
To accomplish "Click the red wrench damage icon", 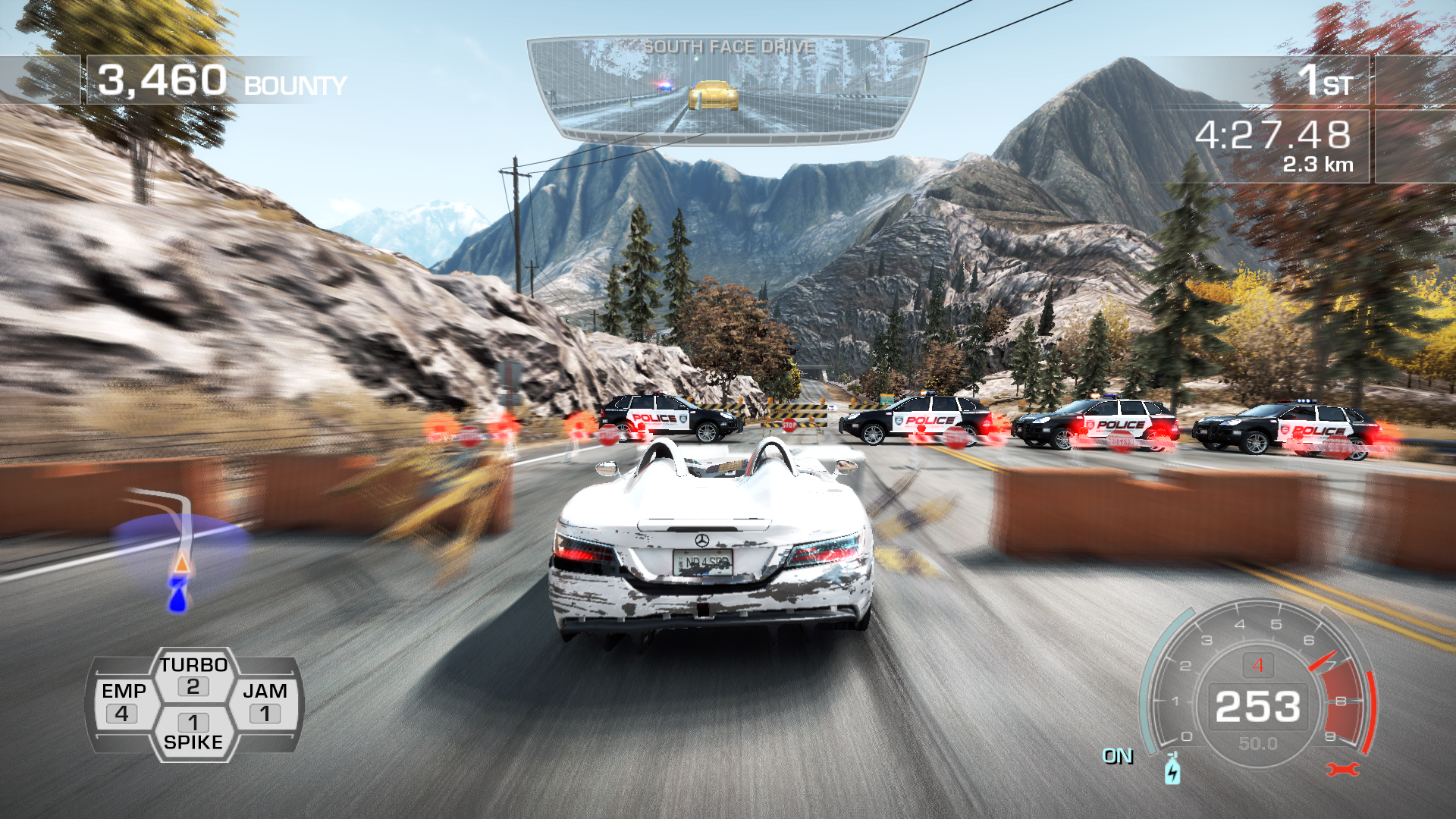I will coord(1342,770).
